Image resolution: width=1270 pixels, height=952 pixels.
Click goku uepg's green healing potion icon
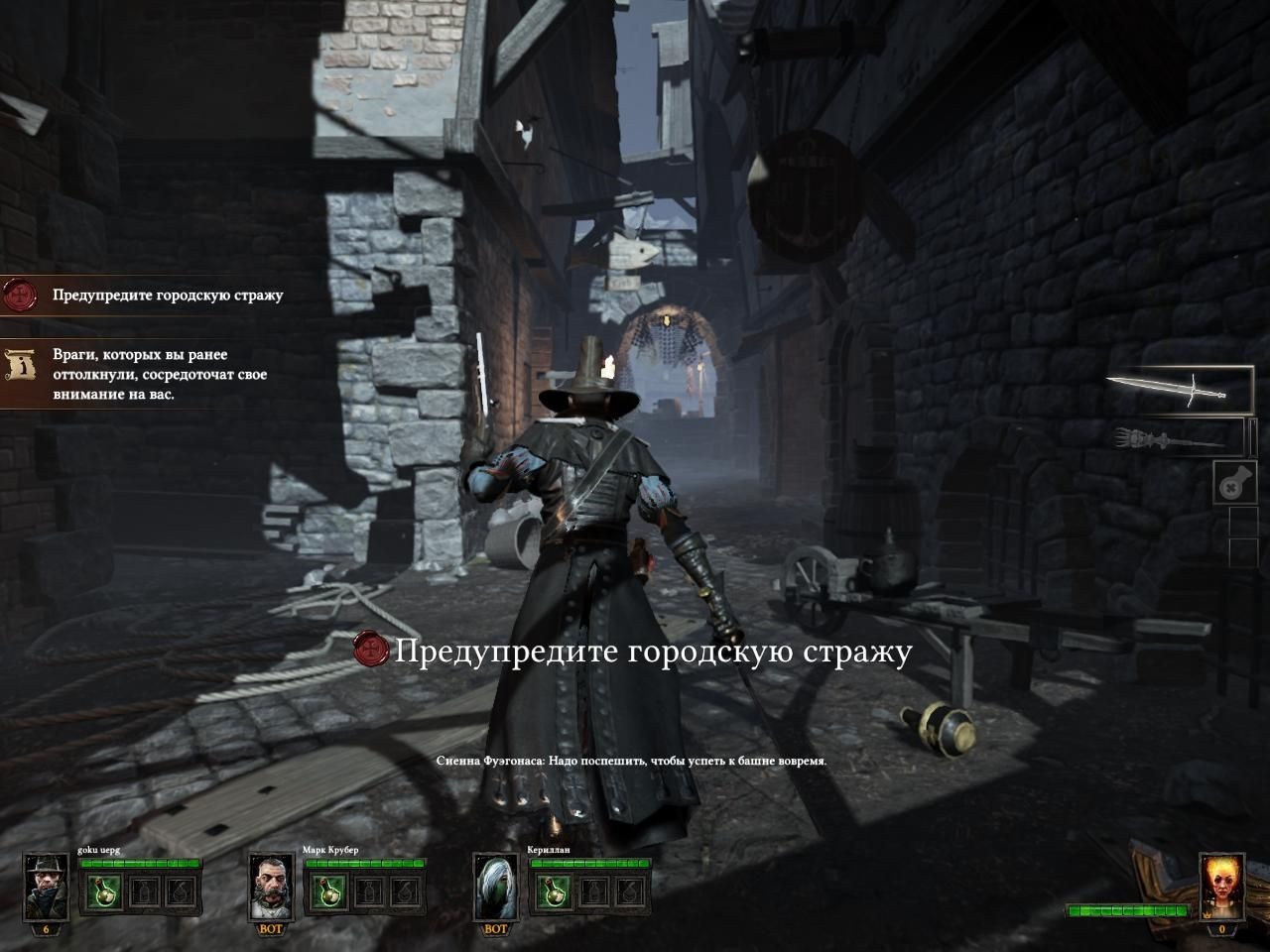tap(101, 892)
